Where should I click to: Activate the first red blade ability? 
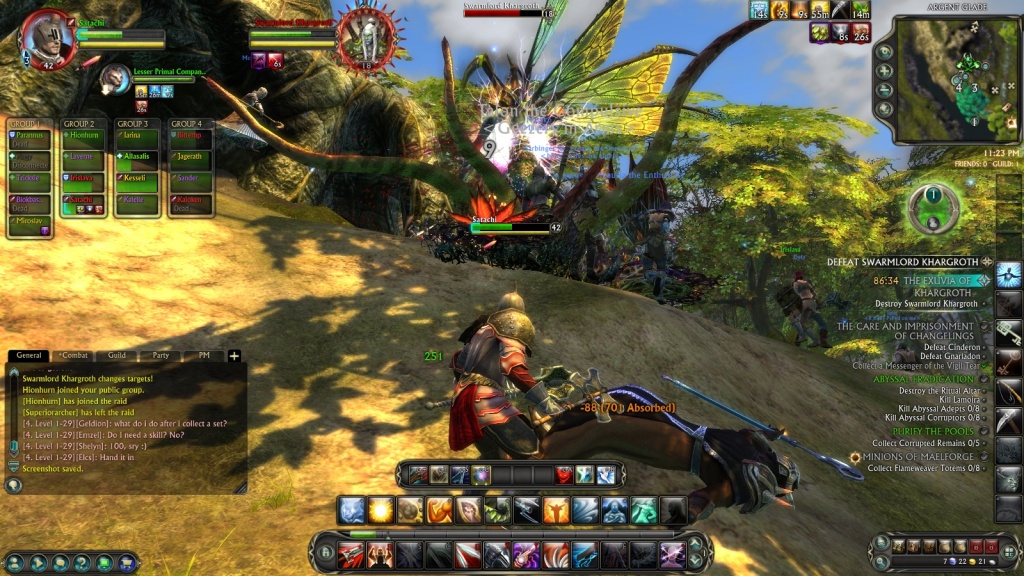pos(350,554)
